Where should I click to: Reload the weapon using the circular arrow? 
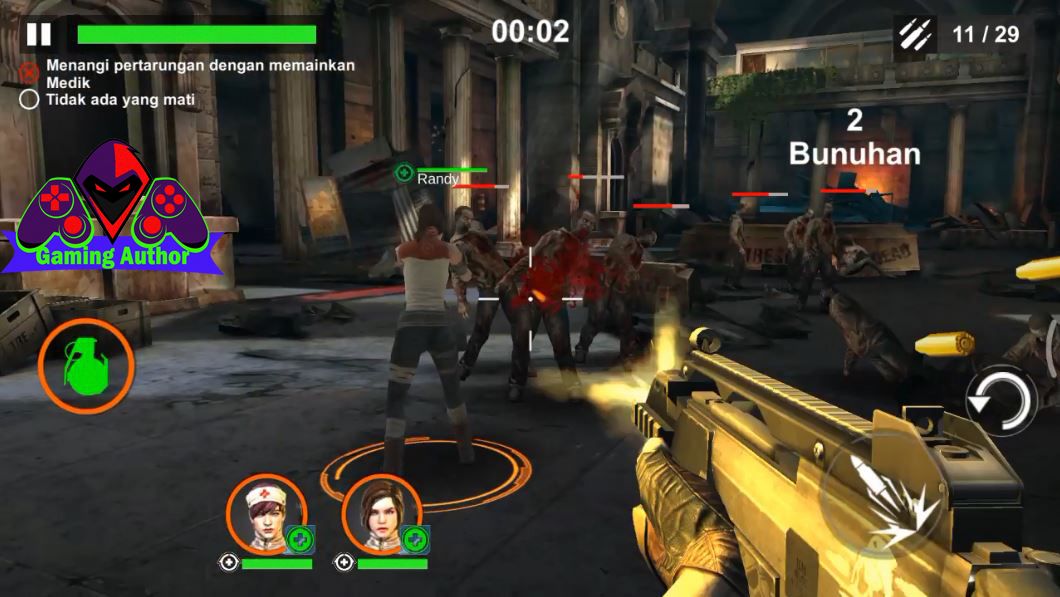point(1001,400)
